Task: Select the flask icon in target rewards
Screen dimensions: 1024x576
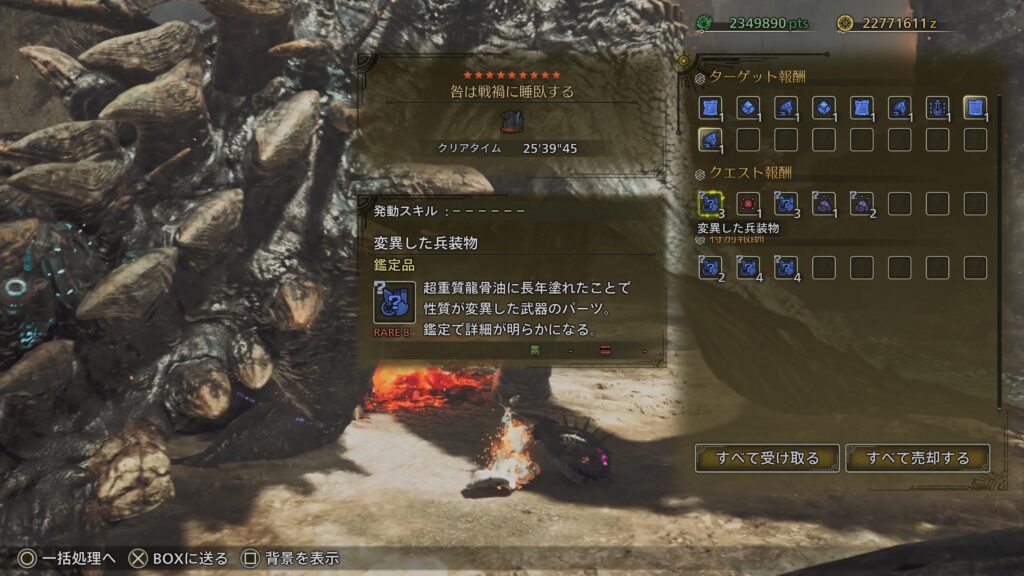Action: tap(937, 107)
